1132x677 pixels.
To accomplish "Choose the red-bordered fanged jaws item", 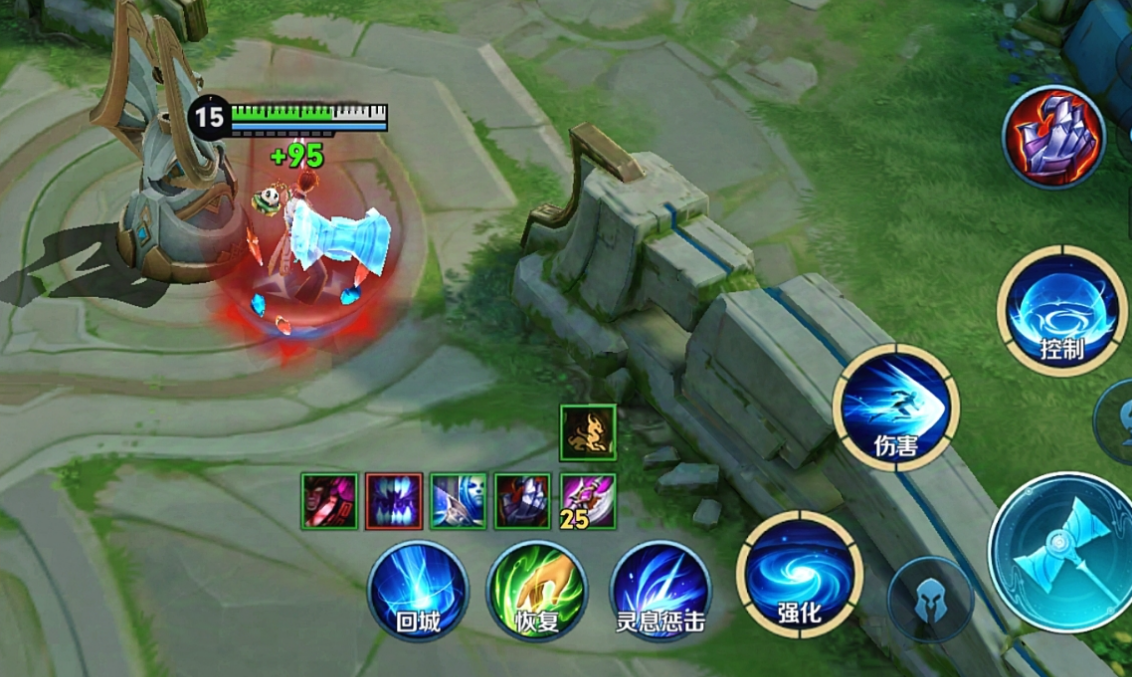I will click(x=393, y=500).
